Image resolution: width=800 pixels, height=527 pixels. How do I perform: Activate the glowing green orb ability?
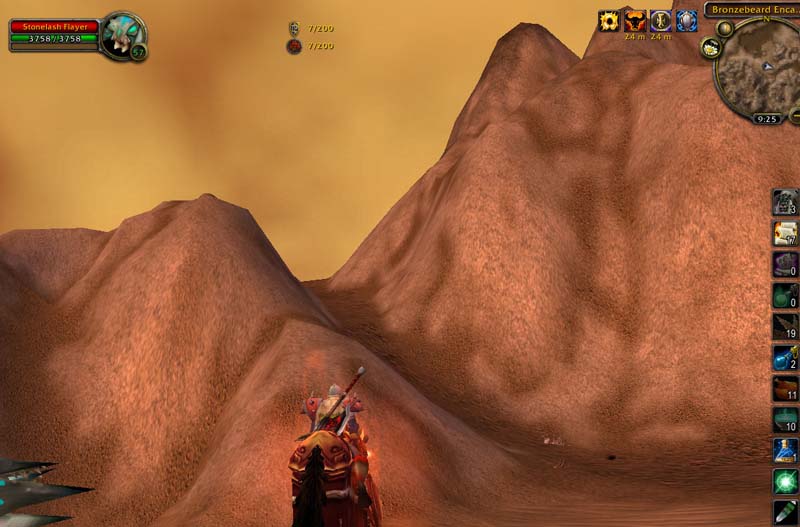click(x=785, y=482)
